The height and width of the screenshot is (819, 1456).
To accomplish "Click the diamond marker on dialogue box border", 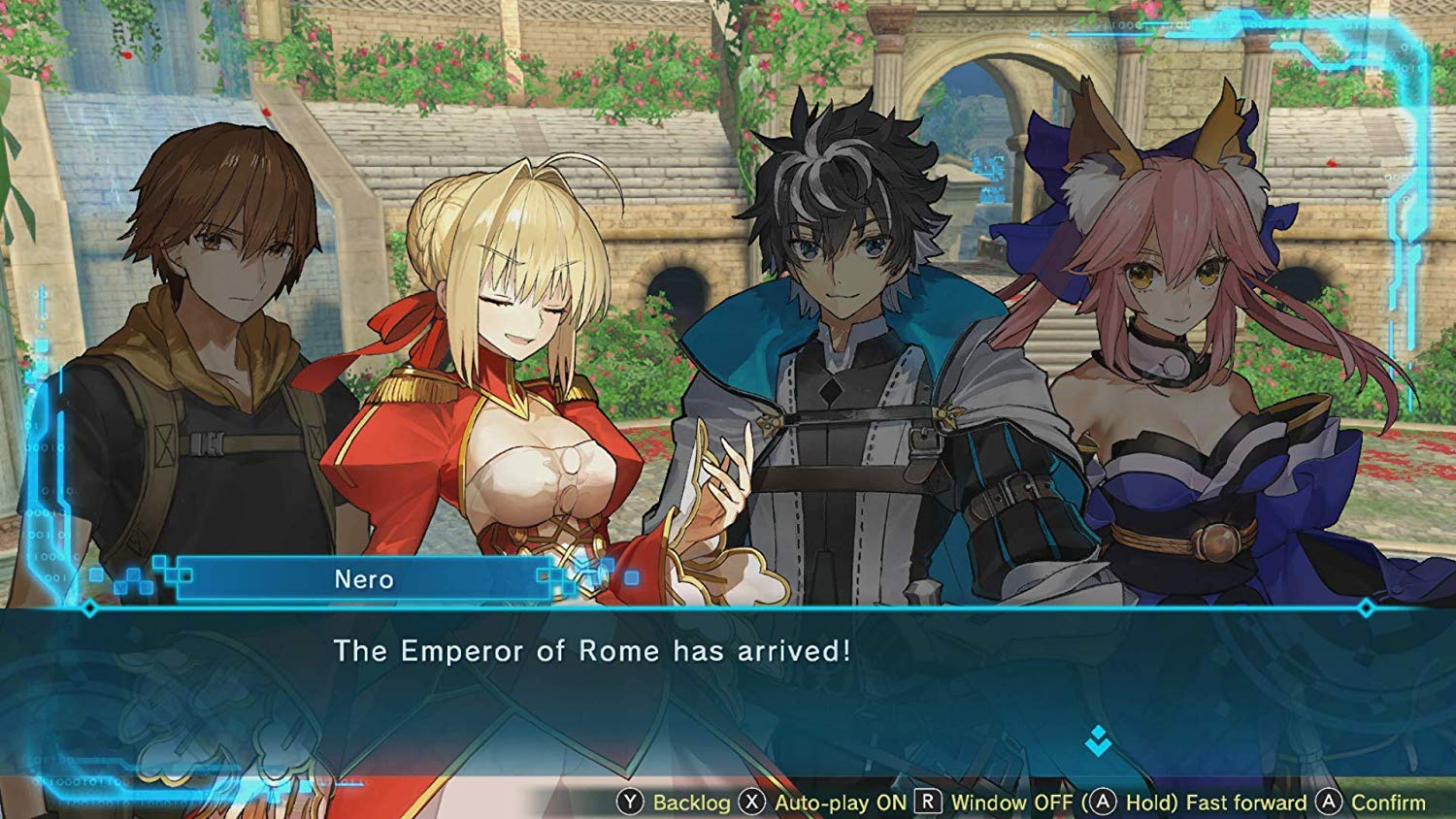I will [x=91, y=606].
